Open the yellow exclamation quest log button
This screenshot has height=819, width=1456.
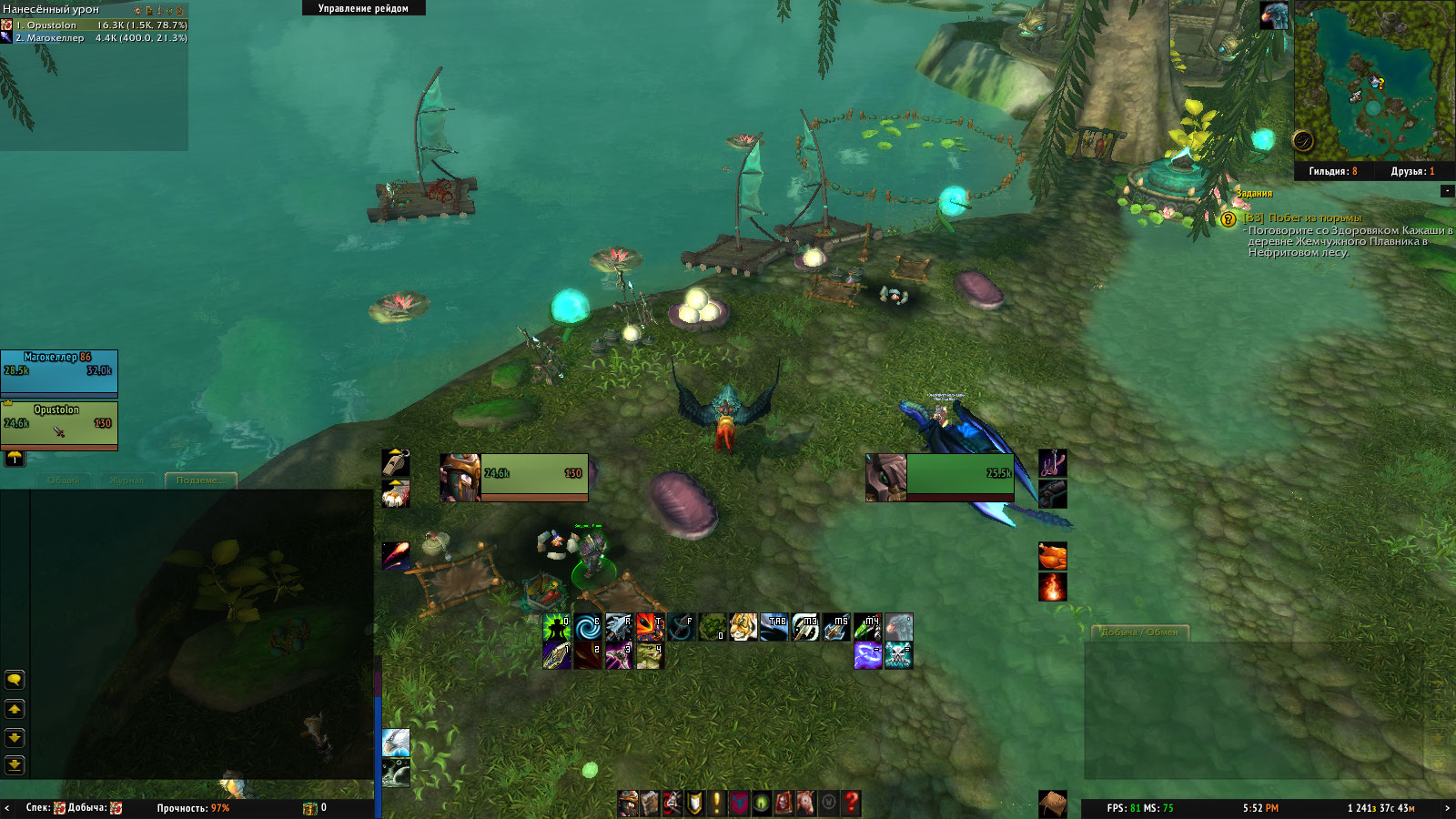pyautogui.click(x=717, y=803)
